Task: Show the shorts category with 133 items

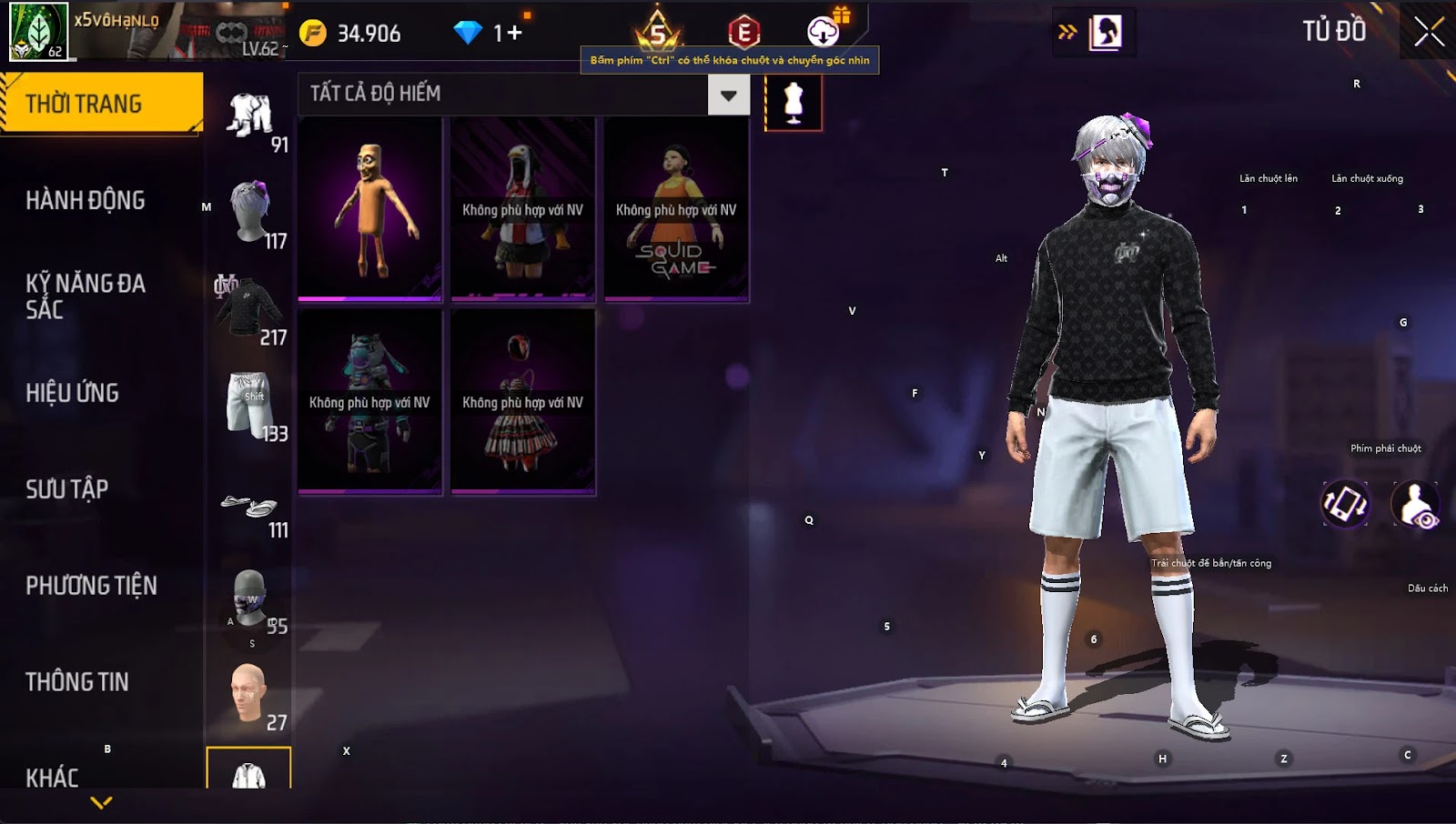Action: pos(251,406)
